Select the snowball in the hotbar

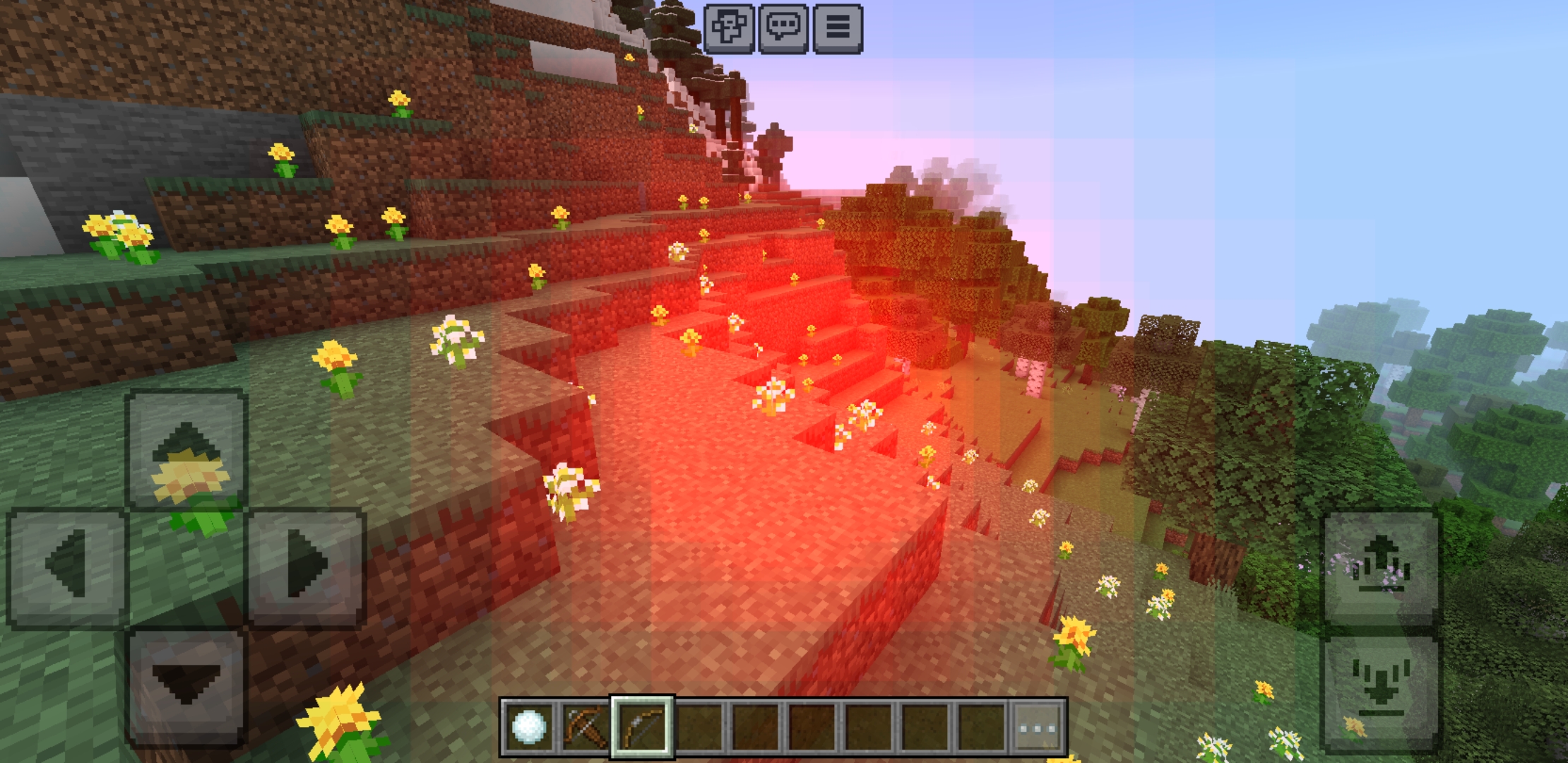[x=528, y=726]
